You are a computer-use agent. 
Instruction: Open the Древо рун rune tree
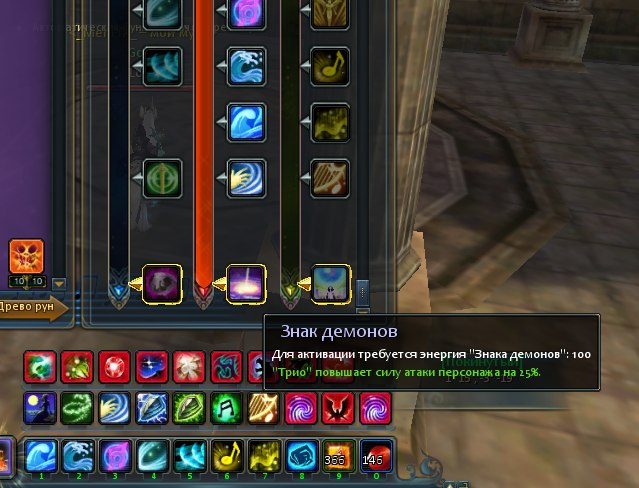[x=32, y=307]
